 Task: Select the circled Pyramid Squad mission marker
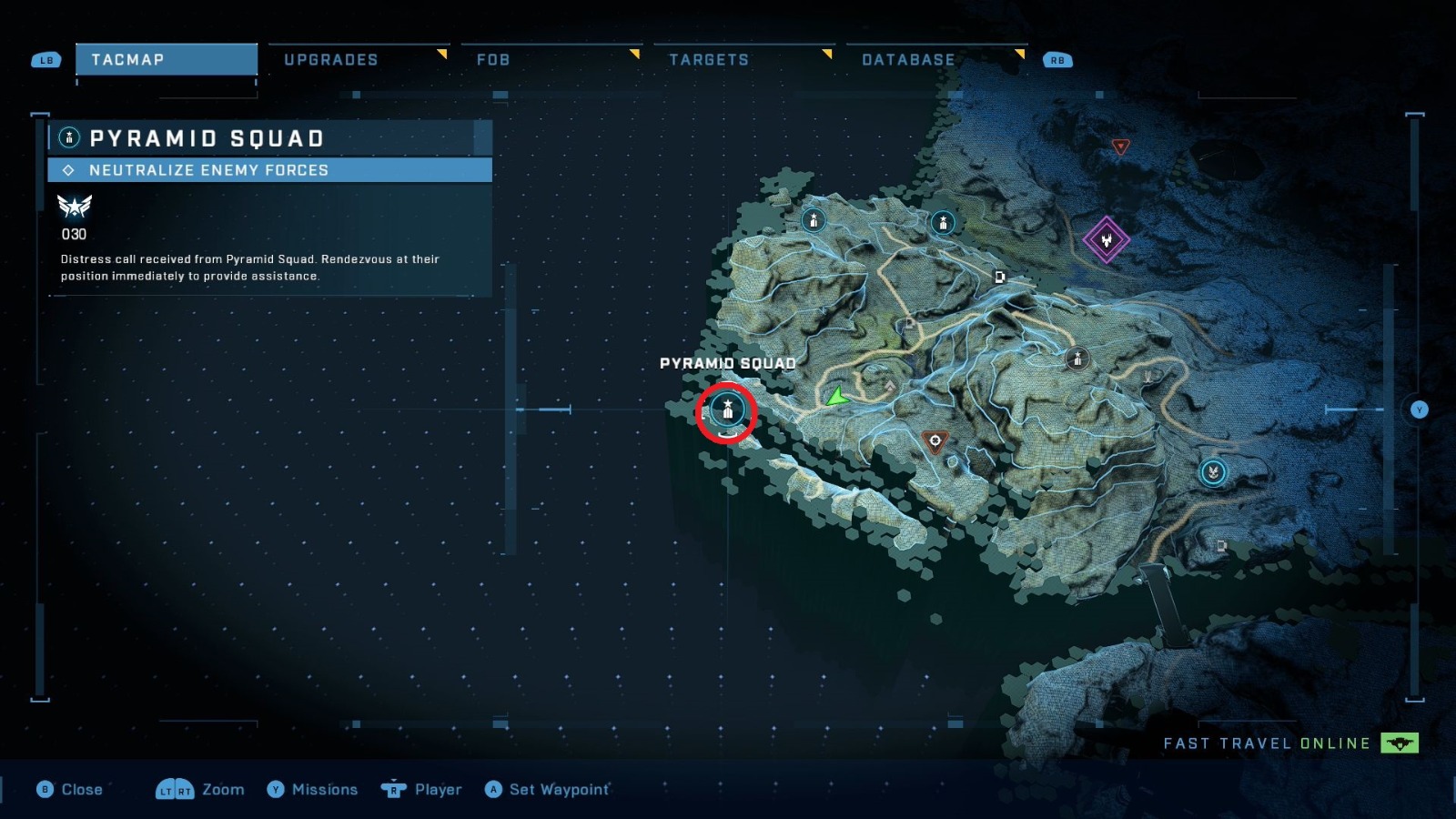point(727,411)
